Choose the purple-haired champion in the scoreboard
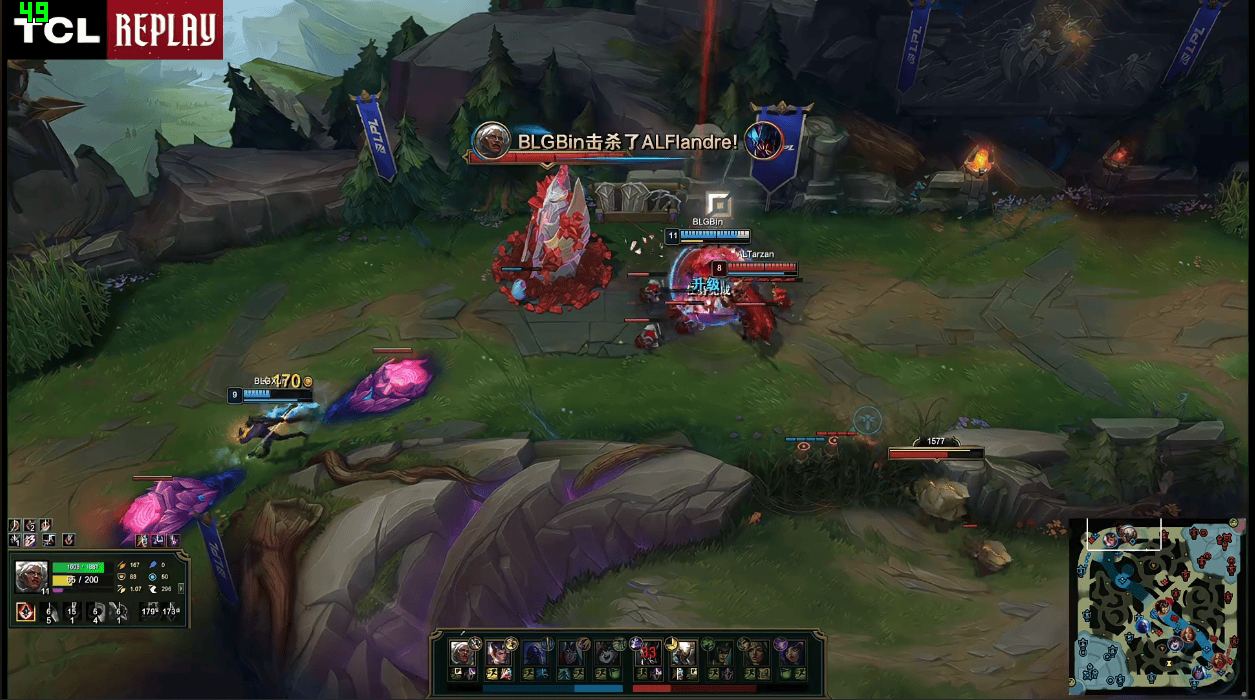 click(789, 652)
